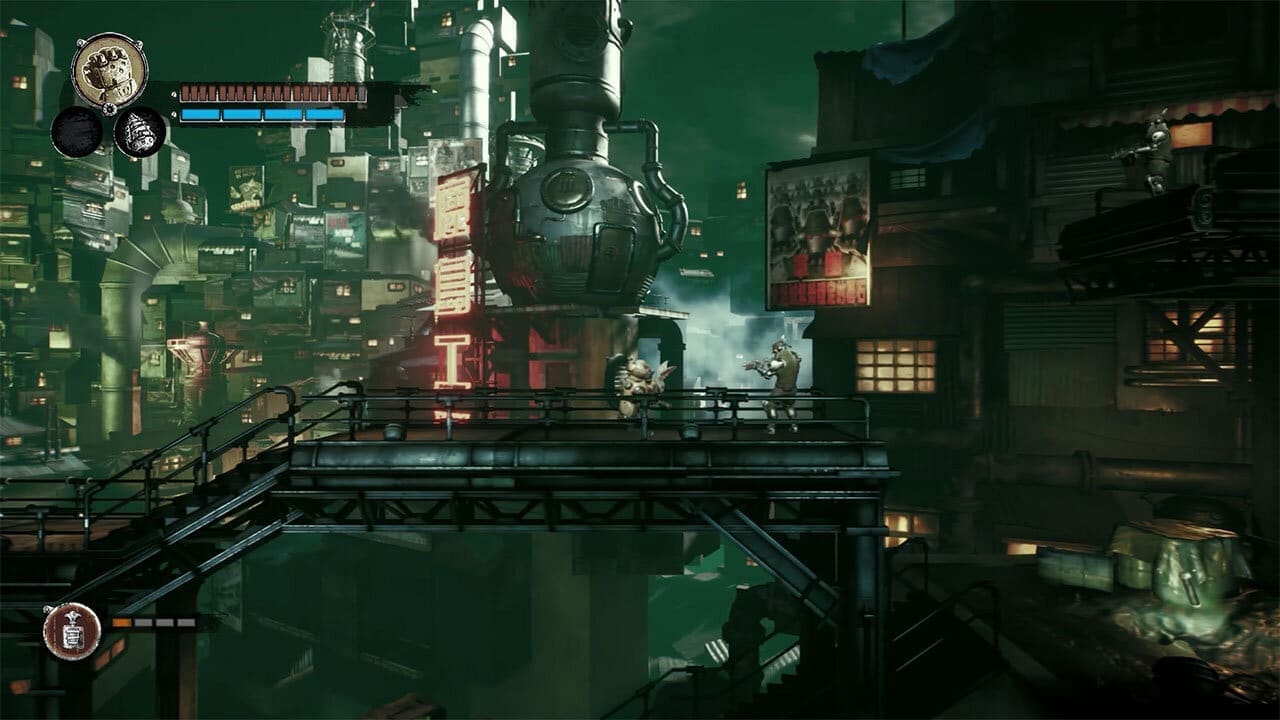Click the red health bar segments
The width and height of the screenshot is (1280, 720).
coord(274,92)
